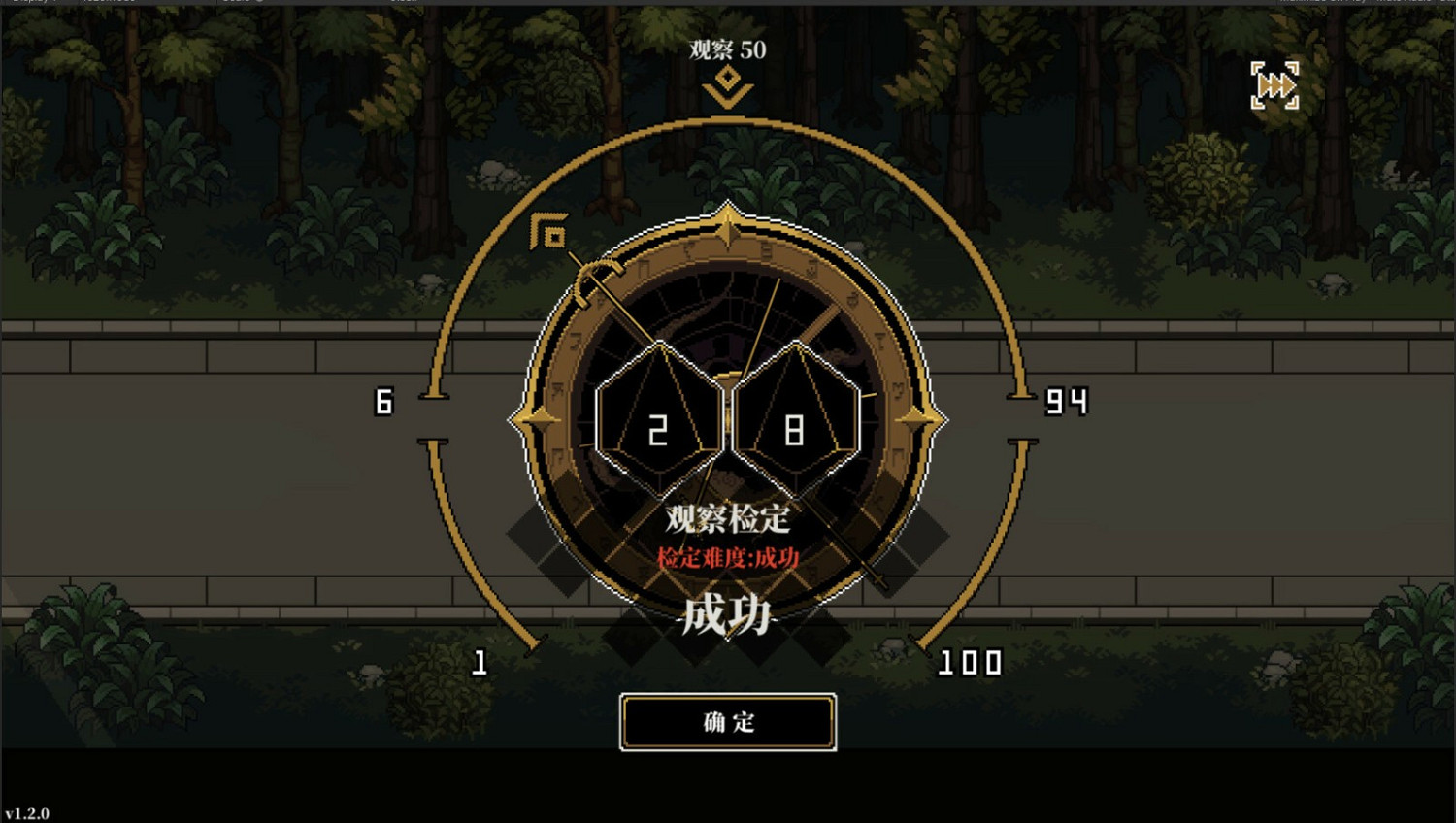Click the right diamond star ornament on the dial

click(920, 419)
